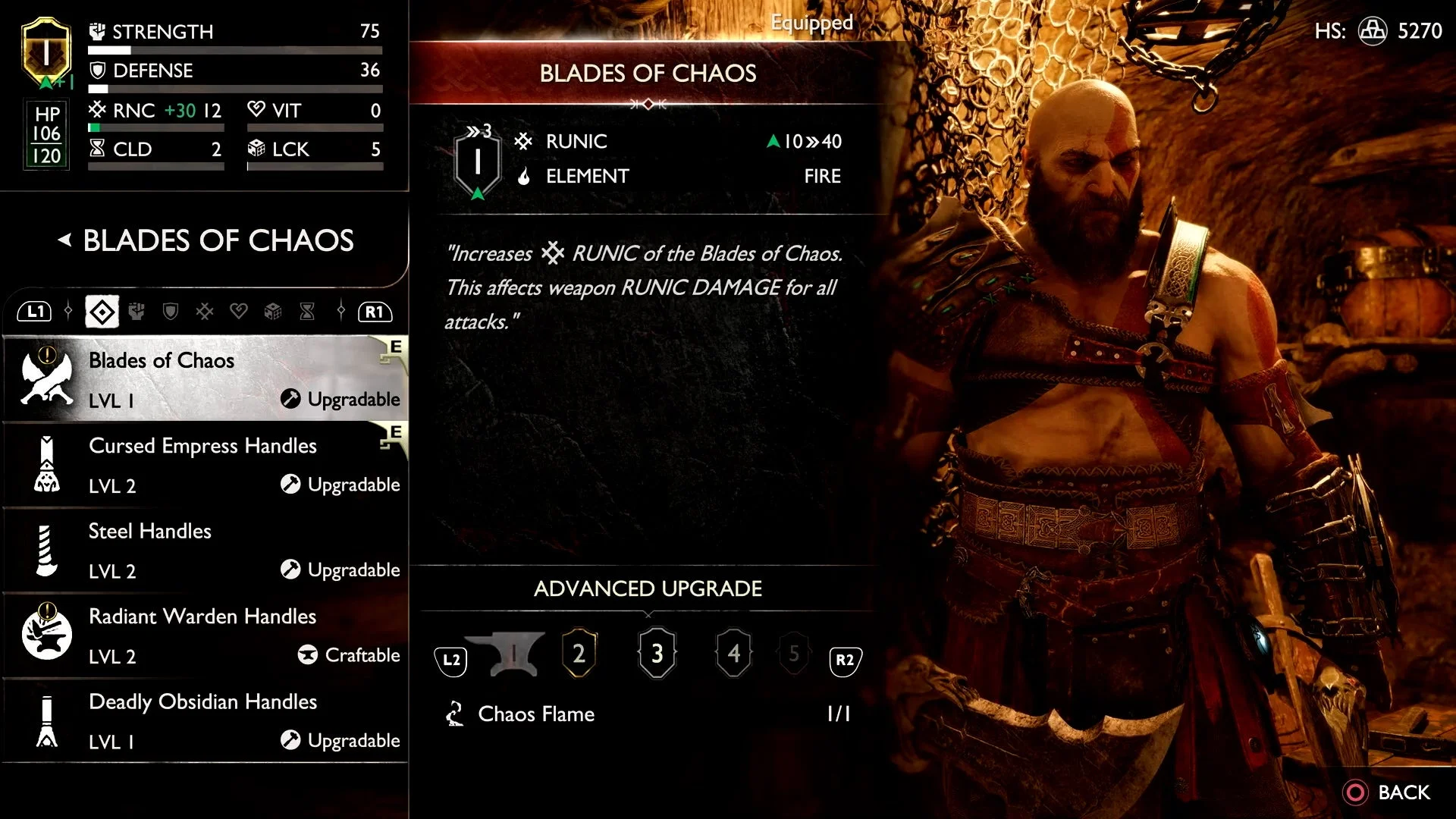Screen dimensions: 1456x819
Task: Select the hourglass cooldown sort icon
Action: coord(307,311)
